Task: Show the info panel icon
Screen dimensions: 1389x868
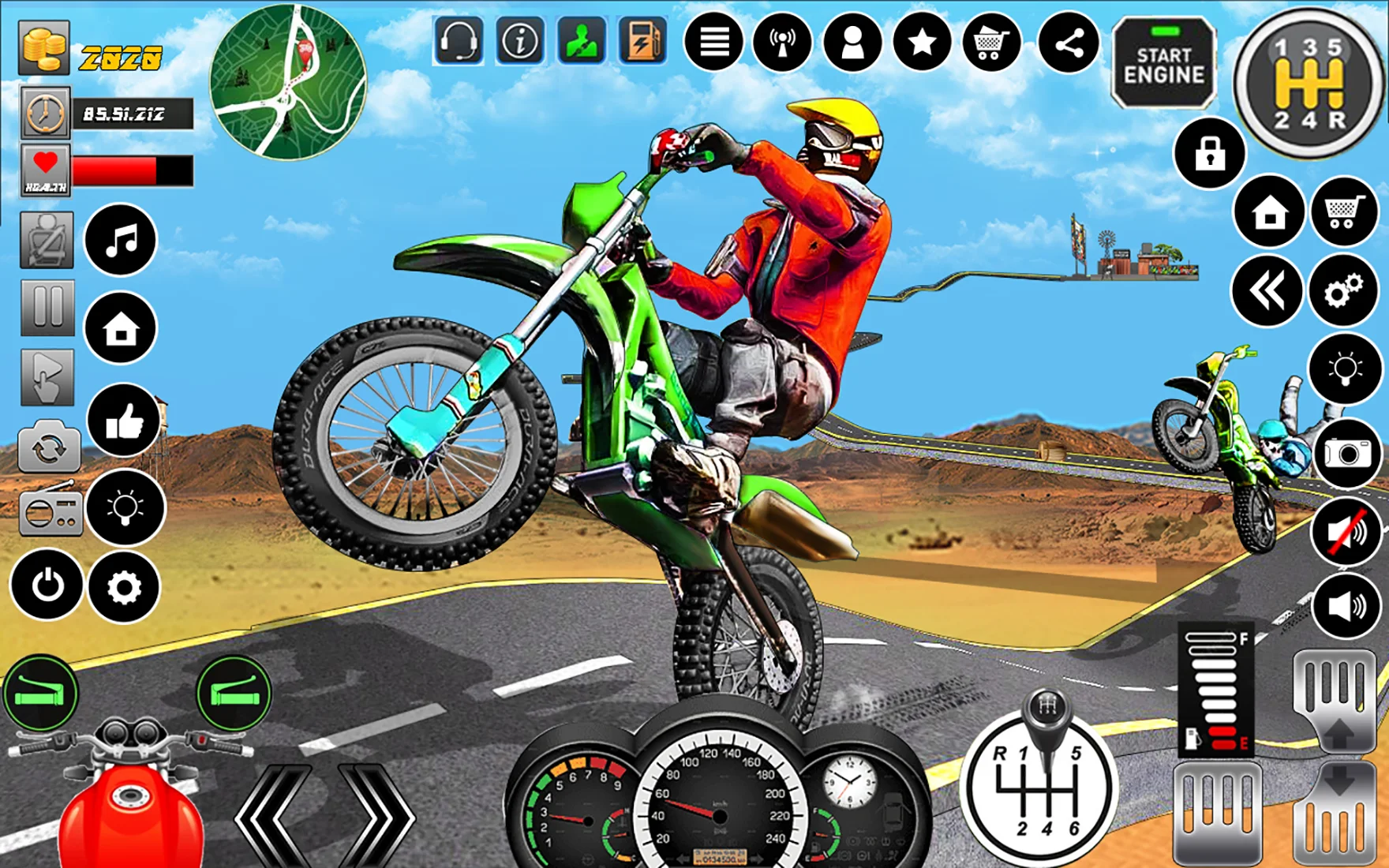Action: point(519,40)
